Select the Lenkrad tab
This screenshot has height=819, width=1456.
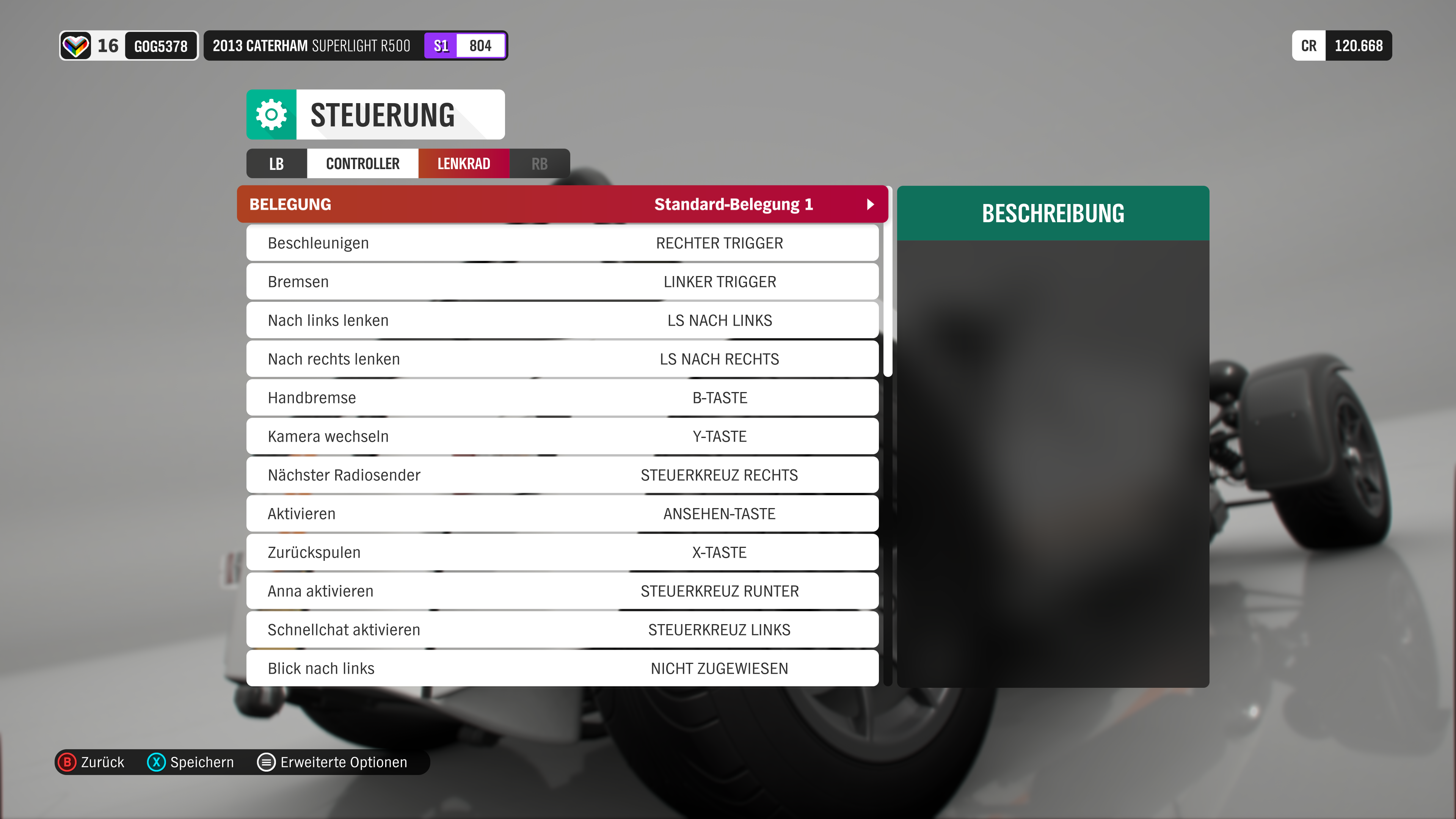tap(463, 164)
